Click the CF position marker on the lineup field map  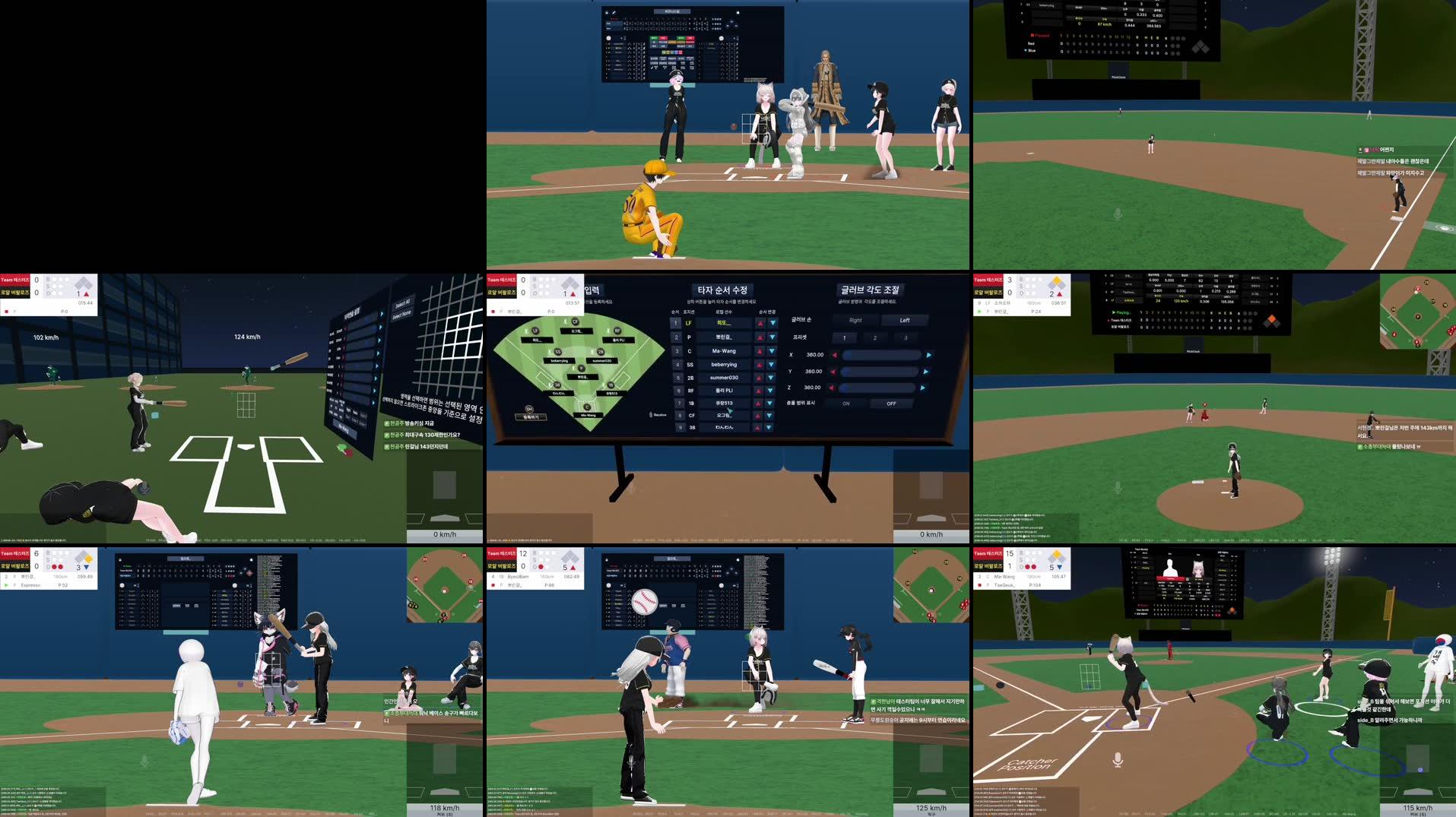coord(574,321)
